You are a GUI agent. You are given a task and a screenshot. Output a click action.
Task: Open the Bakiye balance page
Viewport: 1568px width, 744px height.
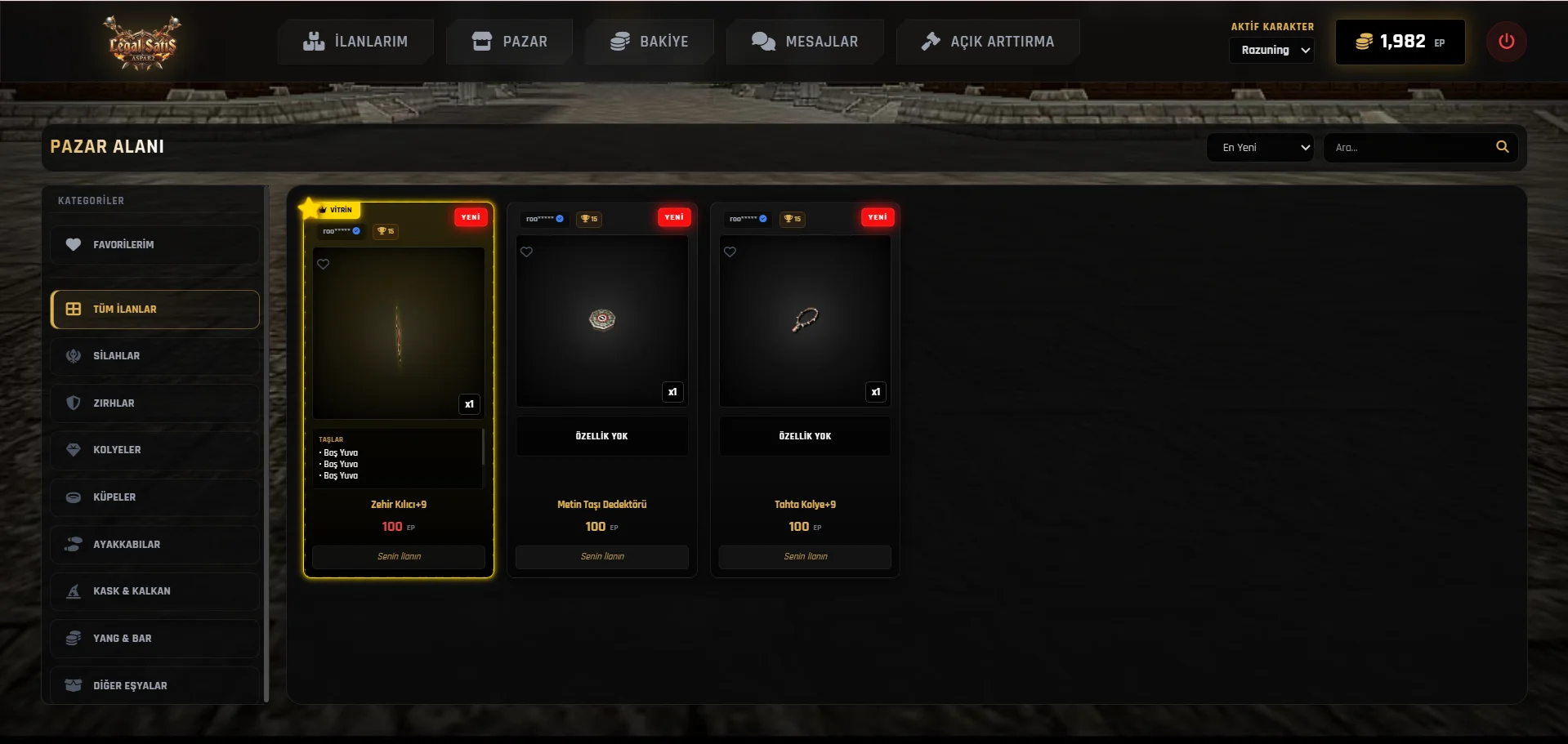click(x=650, y=42)
